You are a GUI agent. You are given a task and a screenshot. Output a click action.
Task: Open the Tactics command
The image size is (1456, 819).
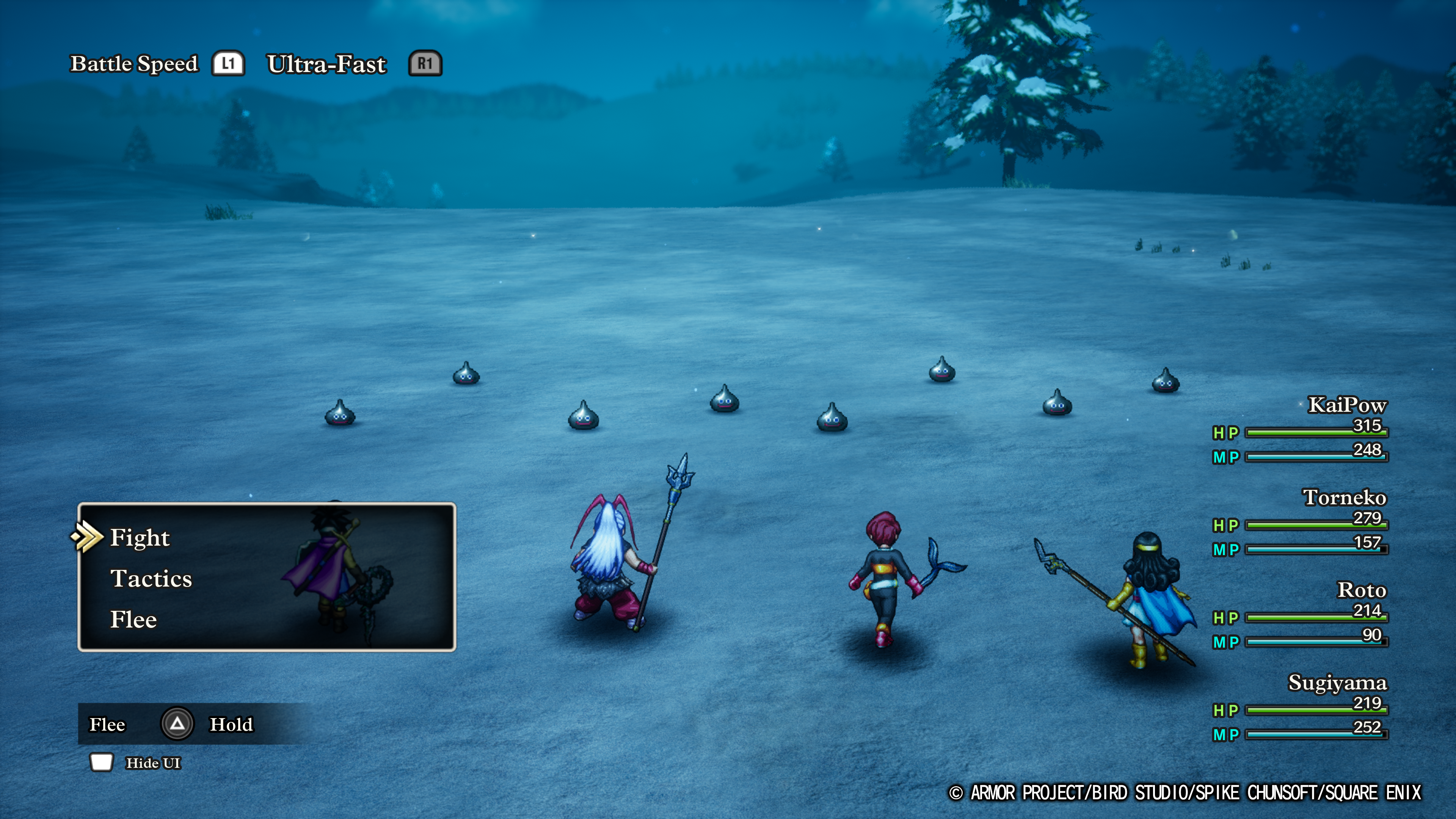coord(151,579)
